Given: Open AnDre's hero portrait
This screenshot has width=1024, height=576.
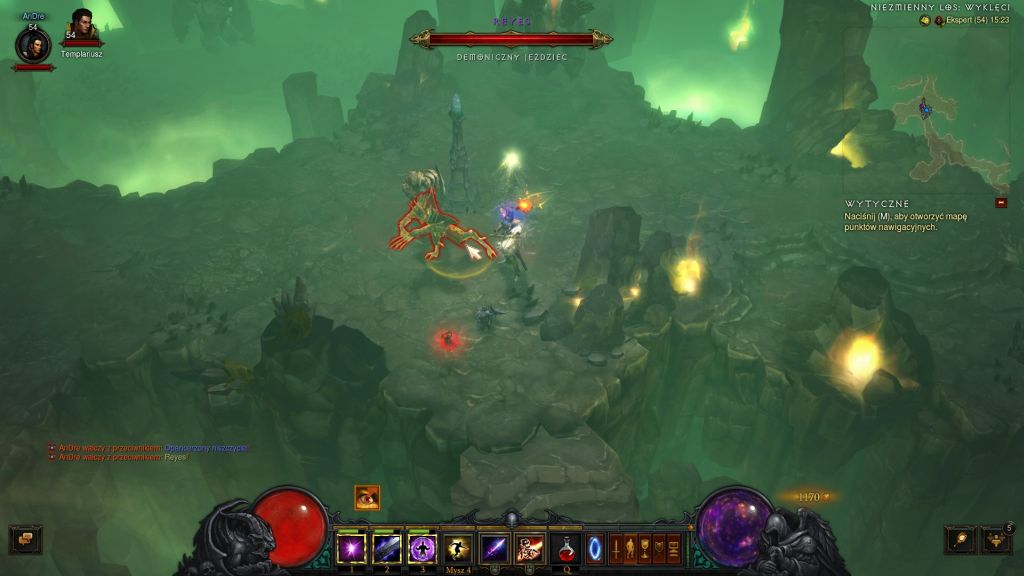Looking at the screenshot, I should coord(33,44).
